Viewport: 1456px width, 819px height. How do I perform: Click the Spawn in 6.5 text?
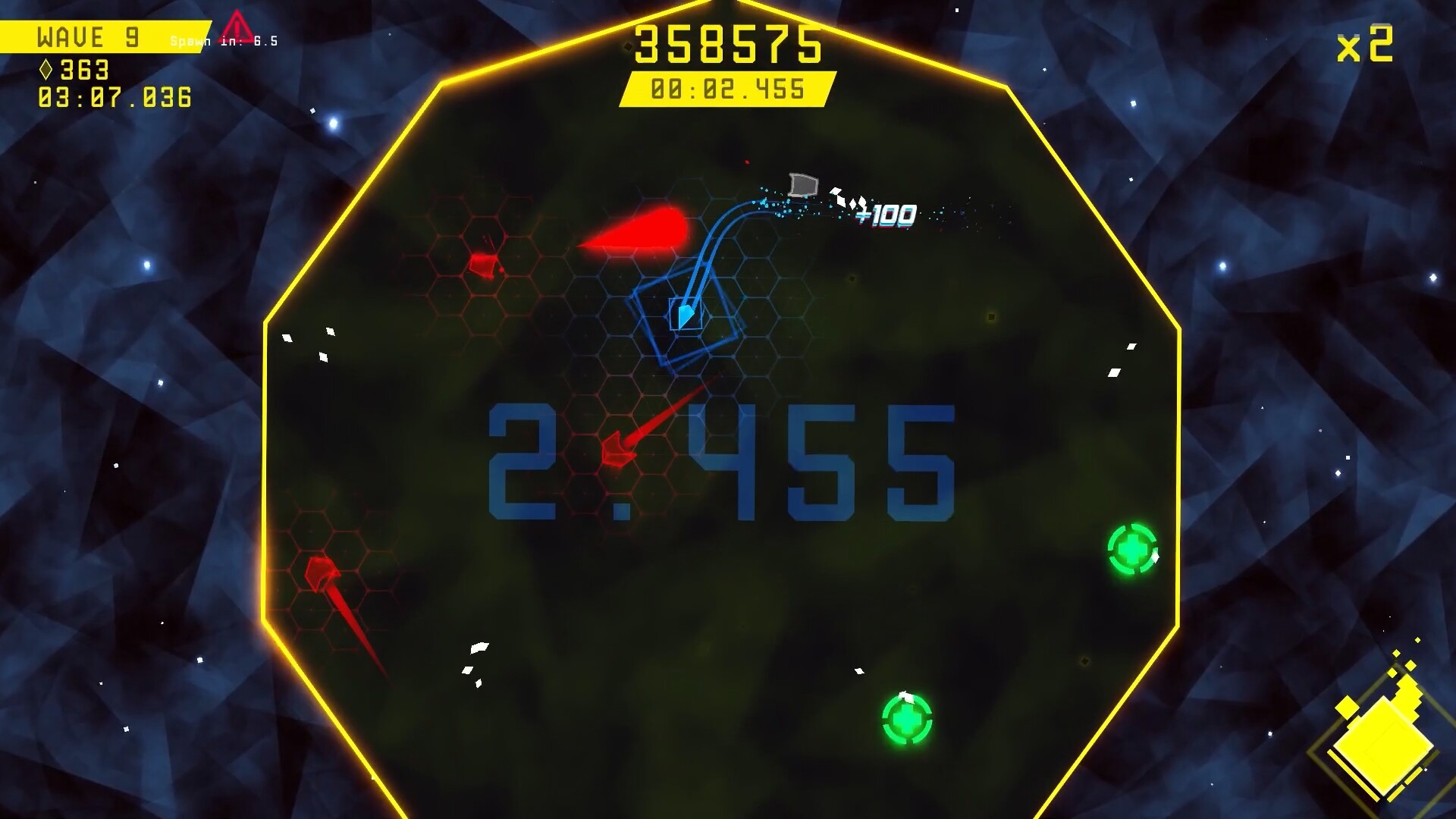coord(224,42)
